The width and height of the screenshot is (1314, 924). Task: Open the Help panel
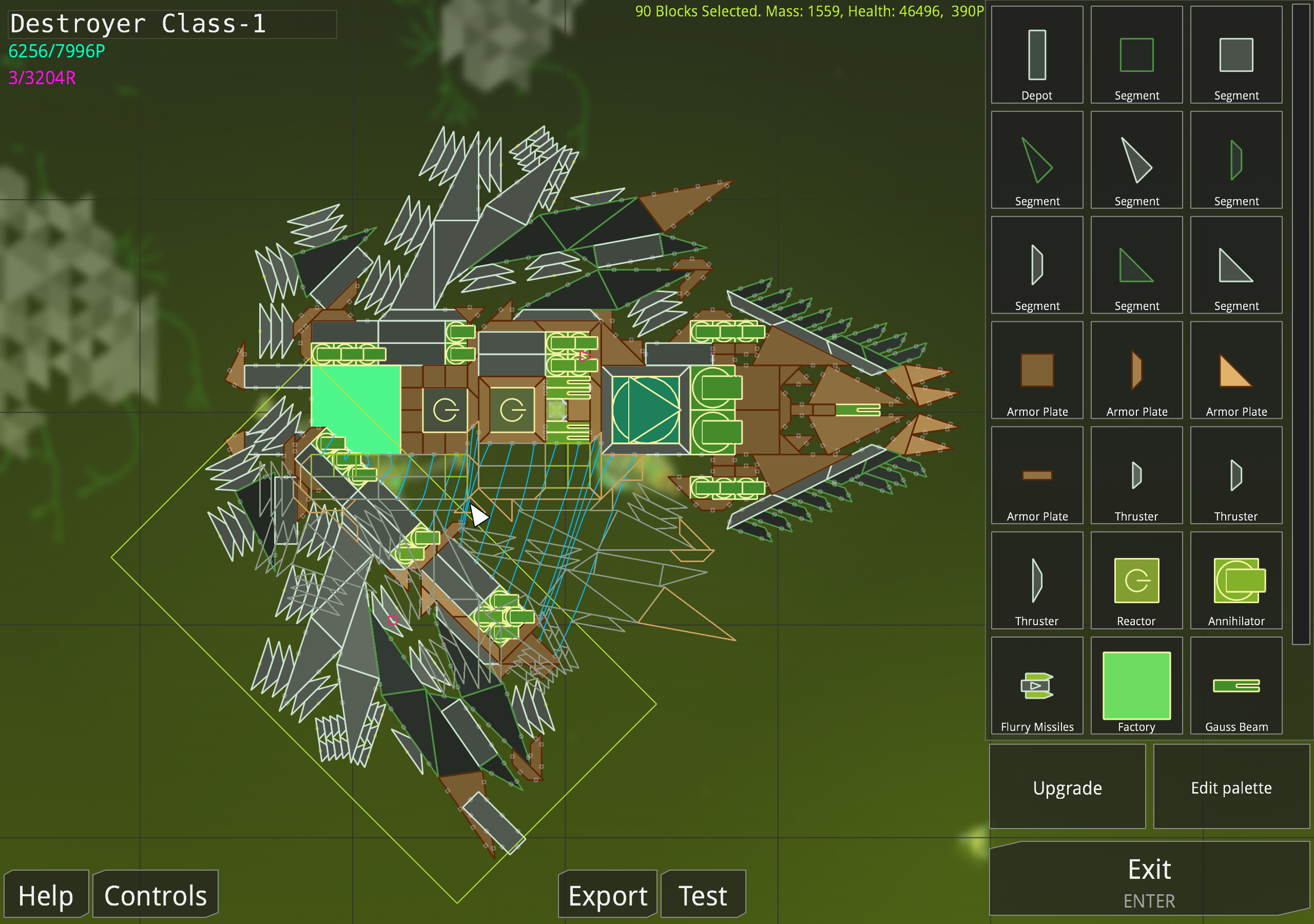click(46, 895)
